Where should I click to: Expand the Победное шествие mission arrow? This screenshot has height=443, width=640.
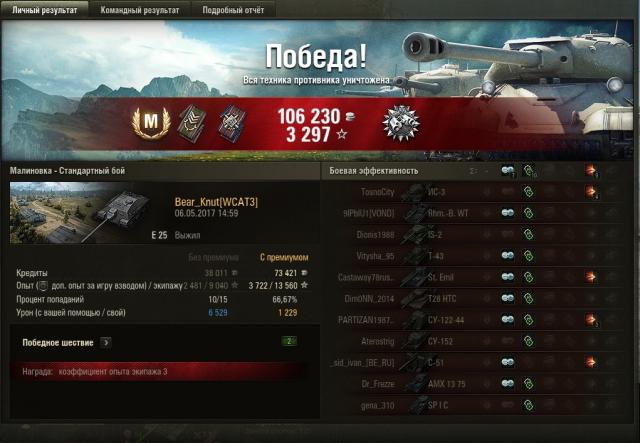106,342
